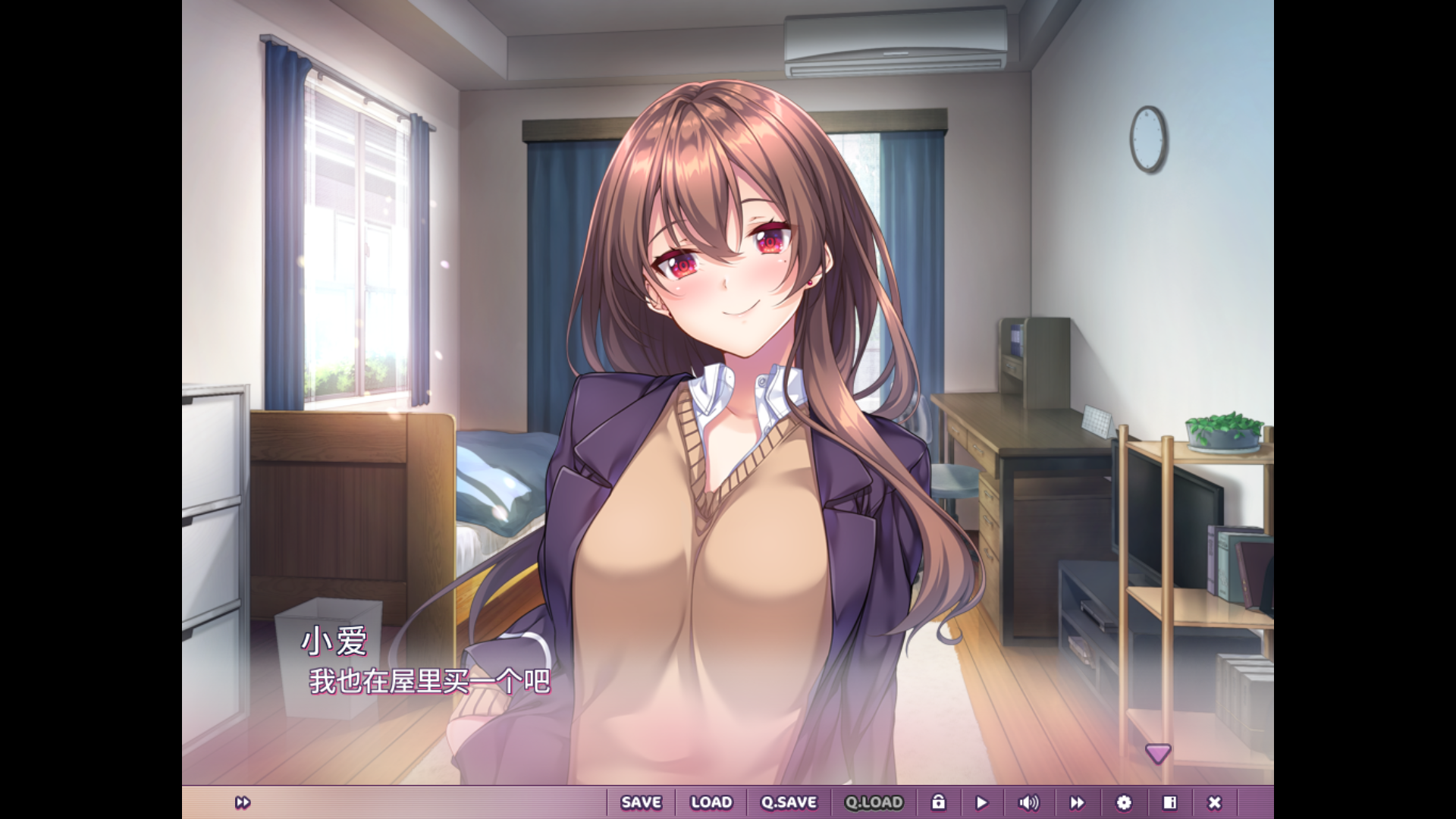Click the purple triangle to advance dialogue
Screen dimensions: 1456x819
pyautogui.click(x=1159, y=753)
